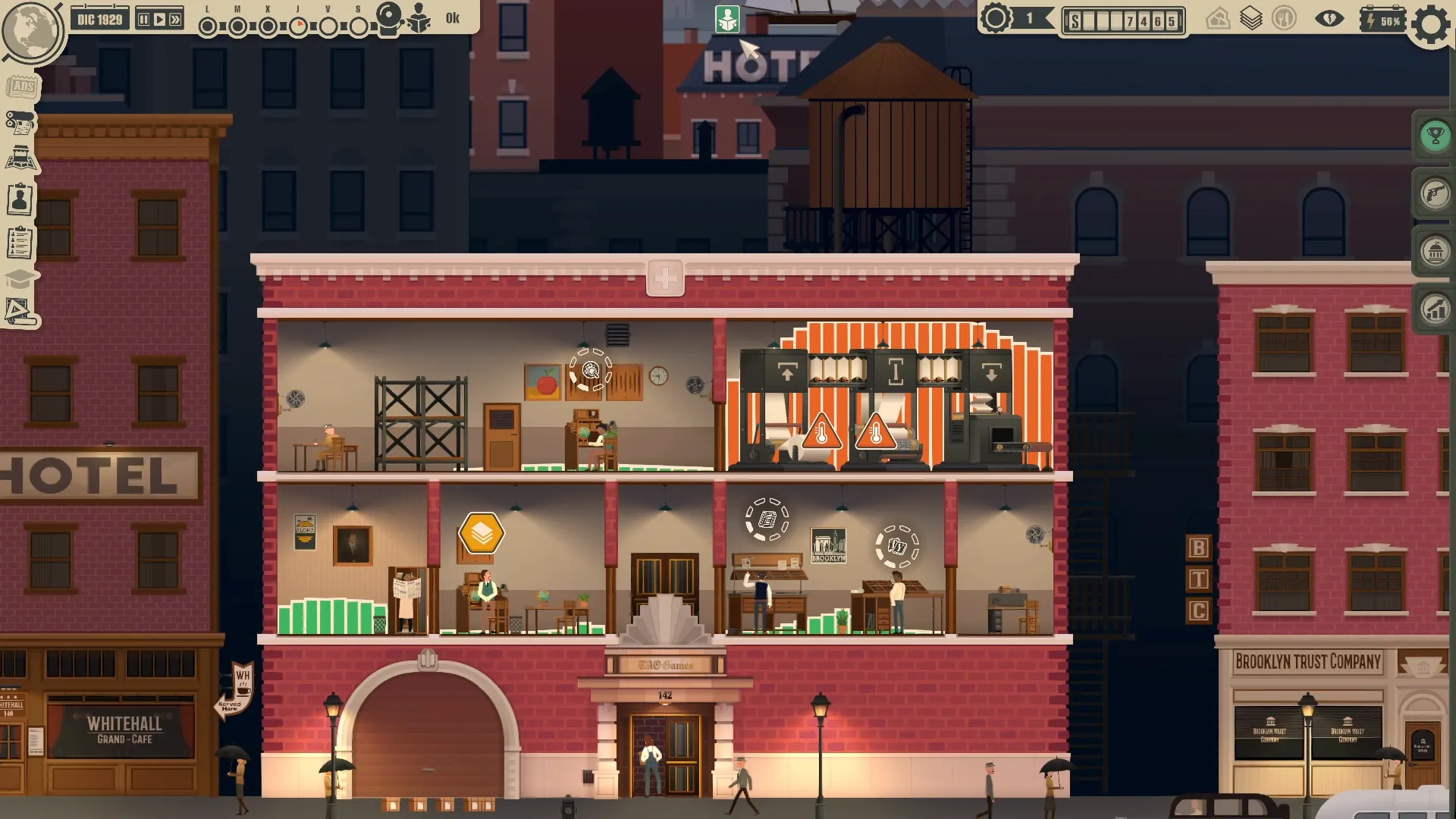Open the government building panel

1435,252
